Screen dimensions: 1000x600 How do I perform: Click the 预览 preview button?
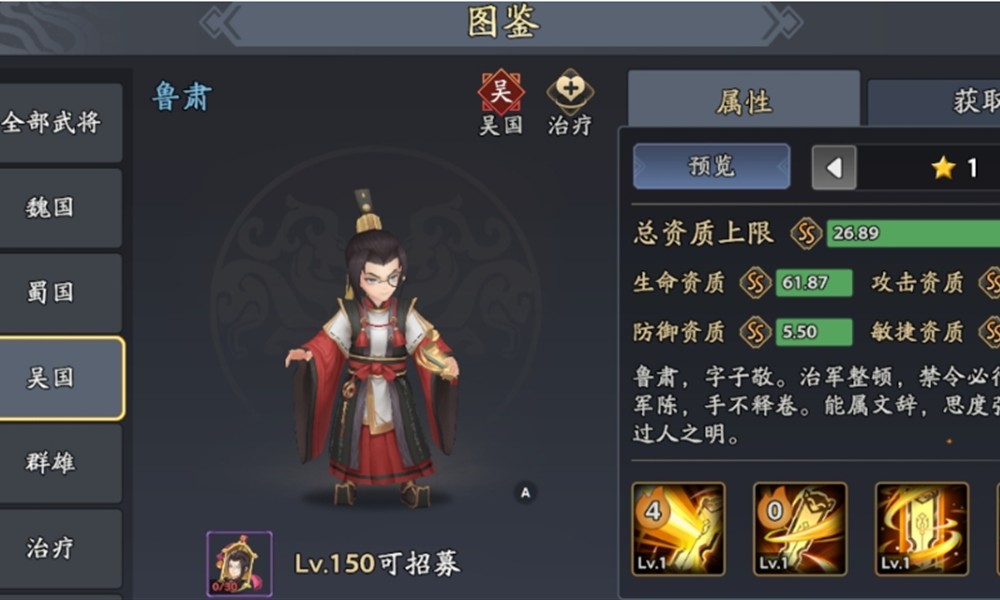click(x=711, y=166)
